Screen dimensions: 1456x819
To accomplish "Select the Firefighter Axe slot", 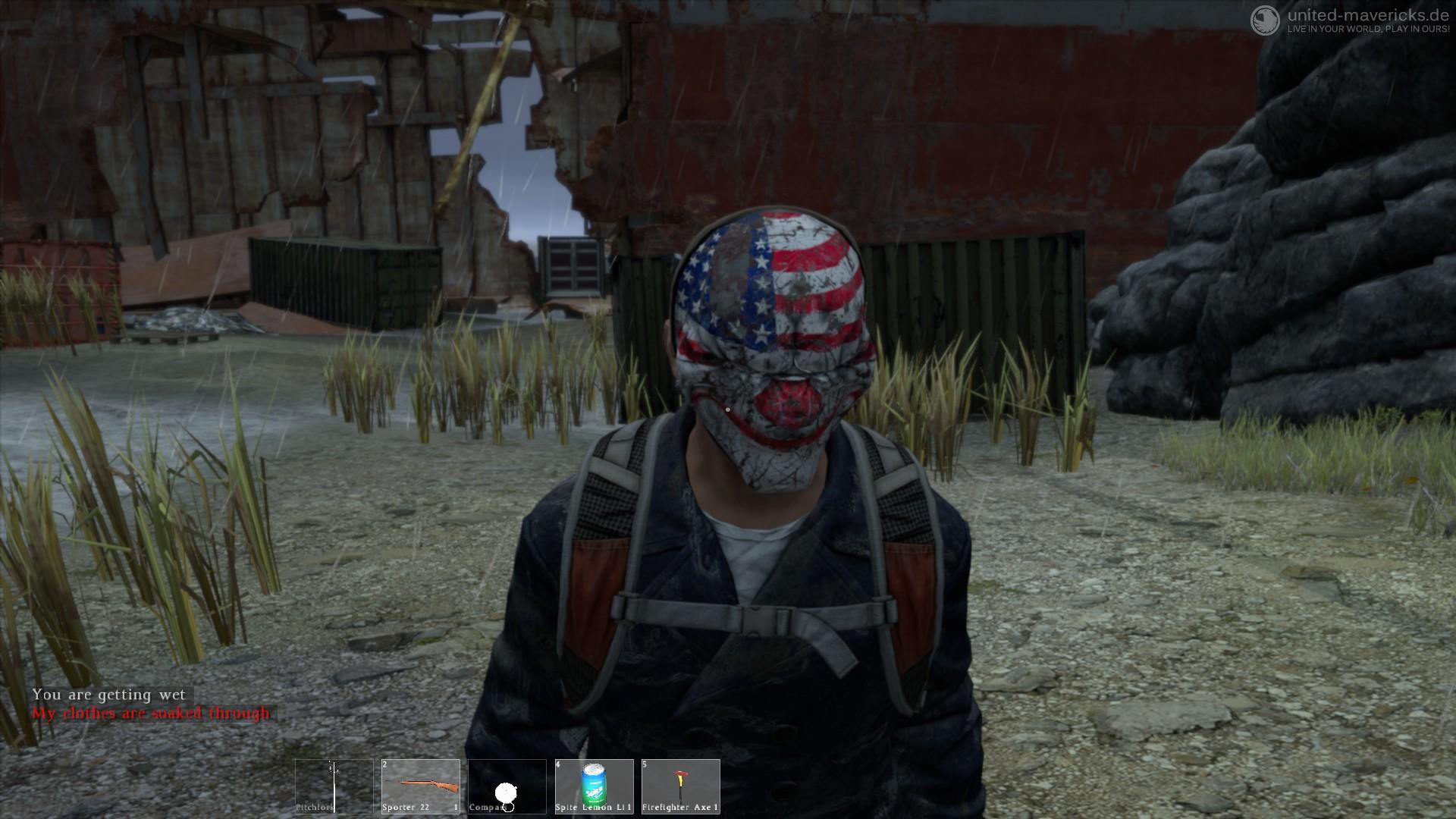I will pos(681,786).
